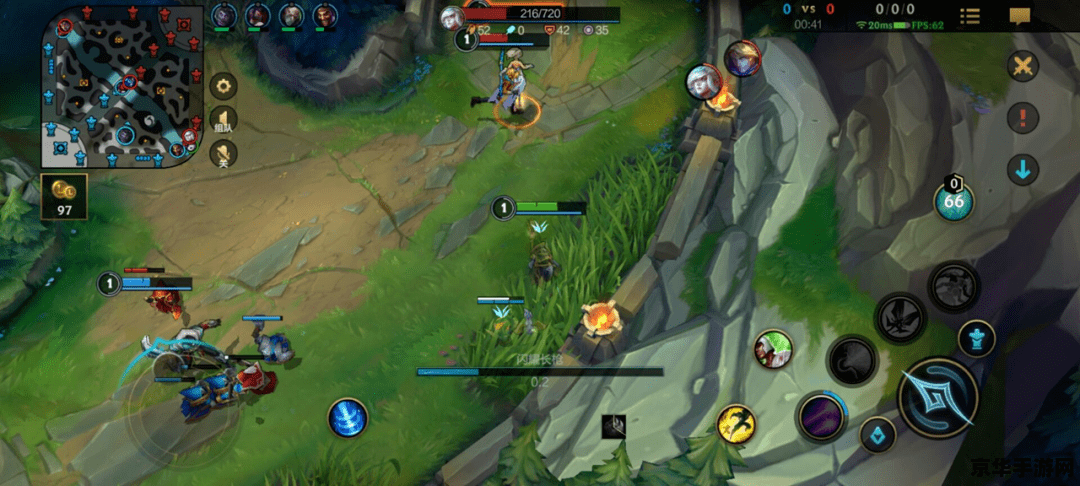Send the crossed swords attack ping
The height and width of the screenshot is (486, 1080).
pyautogui.click(x=1022, y=67)
